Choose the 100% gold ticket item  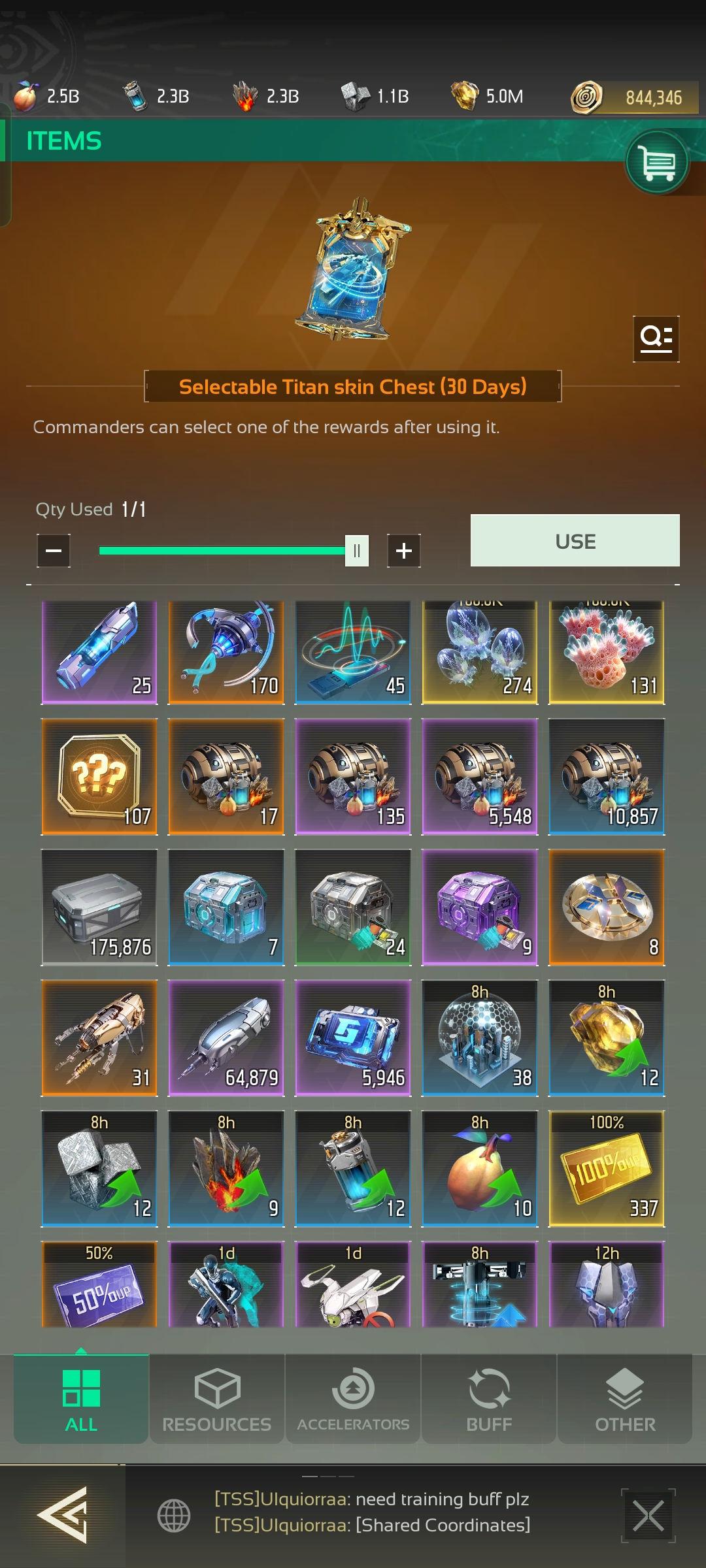click(607, 1169)
